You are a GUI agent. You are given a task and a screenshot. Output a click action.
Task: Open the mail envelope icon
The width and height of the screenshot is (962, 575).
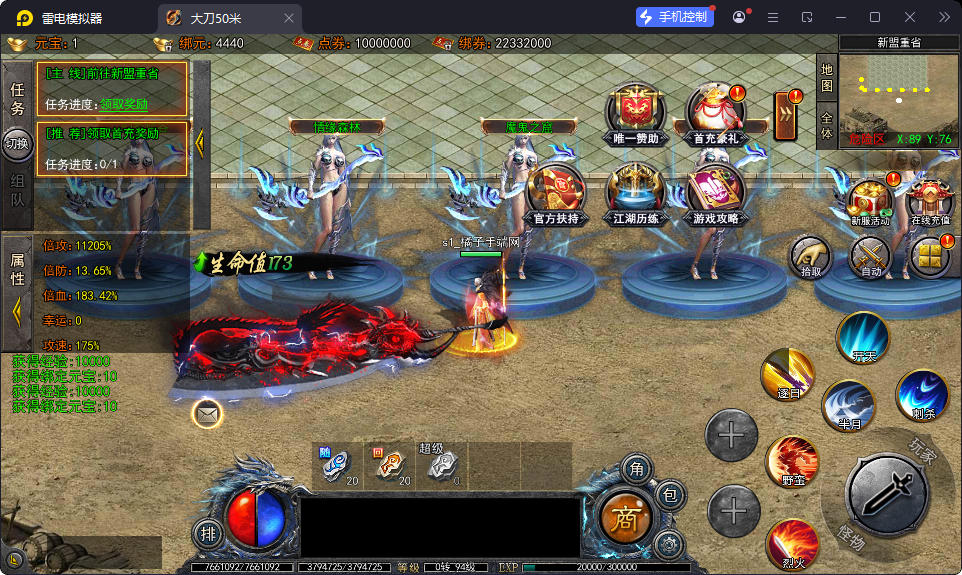point(207,413)
